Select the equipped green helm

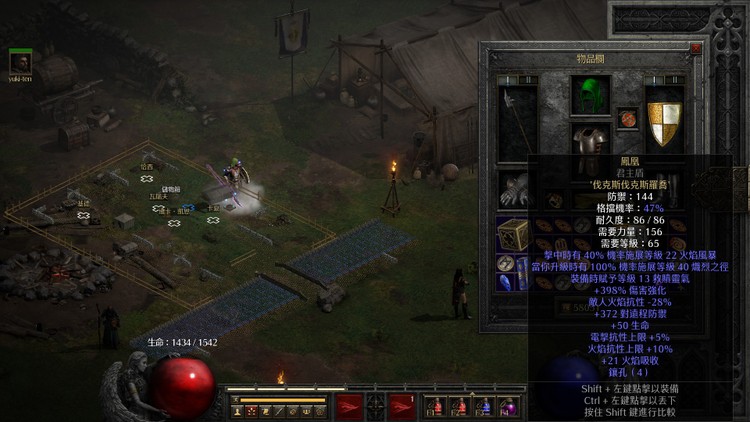[591, 97]
